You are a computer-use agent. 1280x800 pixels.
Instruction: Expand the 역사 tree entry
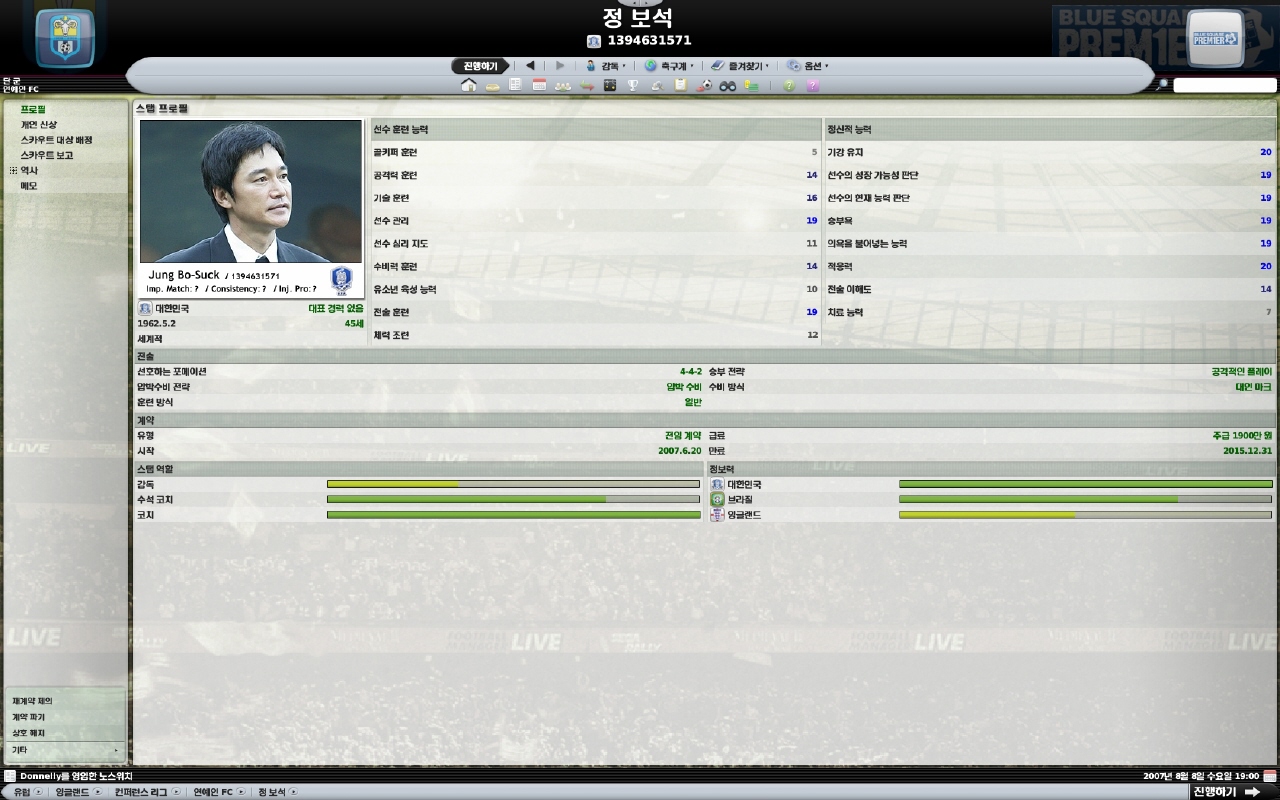coord(14,171)
